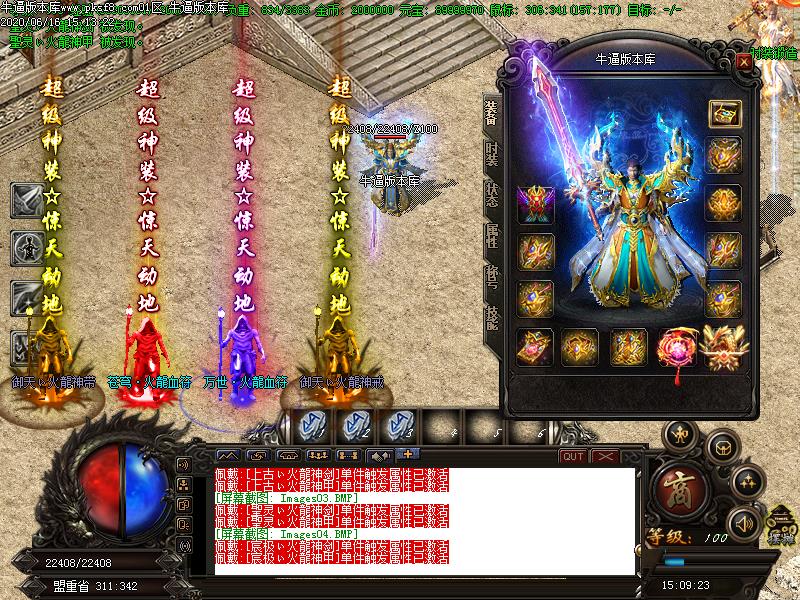
Task: Click the red lantern charm equipment slot
Action: coord(677,347)
